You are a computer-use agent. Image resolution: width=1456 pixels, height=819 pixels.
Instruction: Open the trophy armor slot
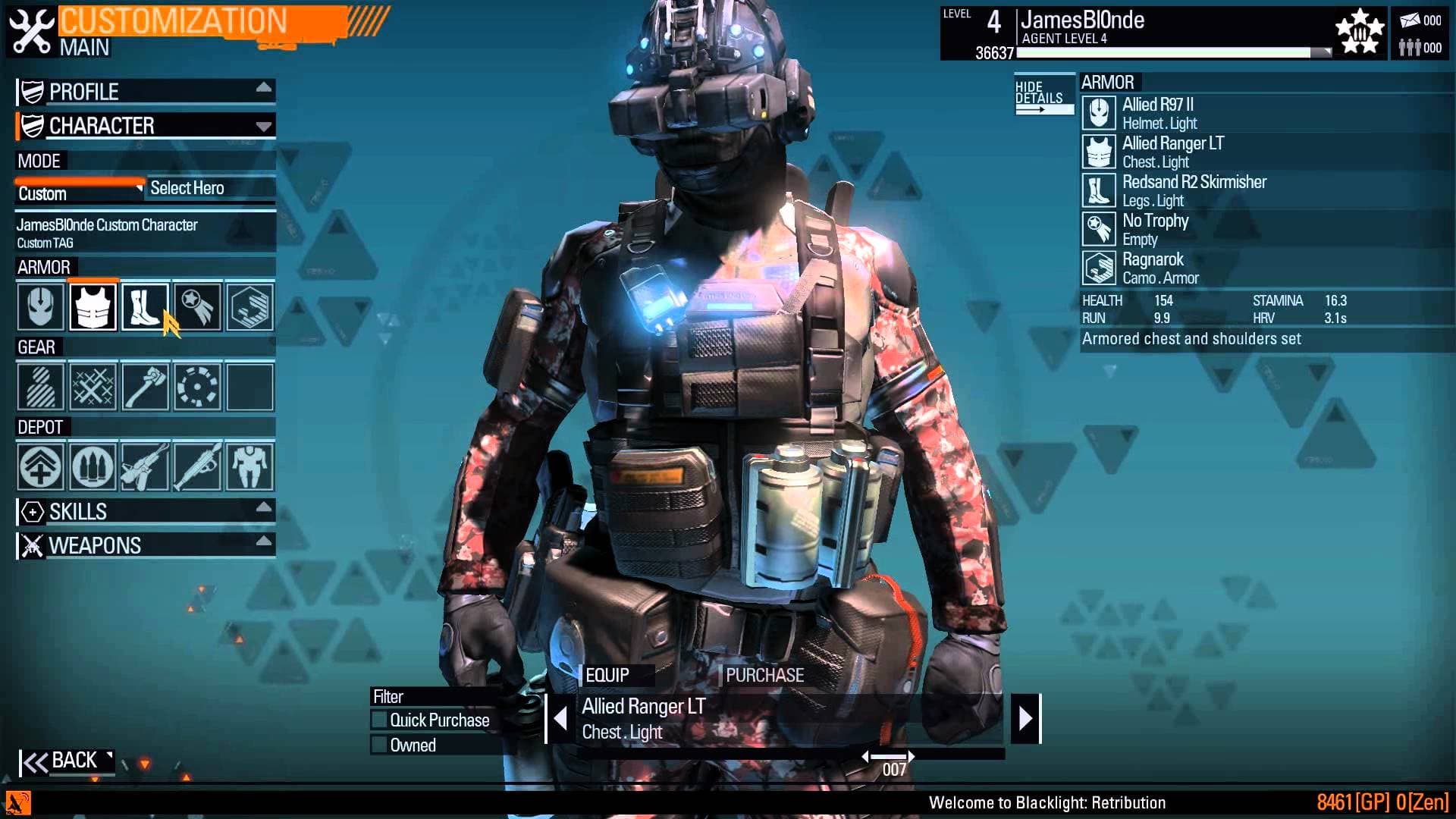point(196,306)
